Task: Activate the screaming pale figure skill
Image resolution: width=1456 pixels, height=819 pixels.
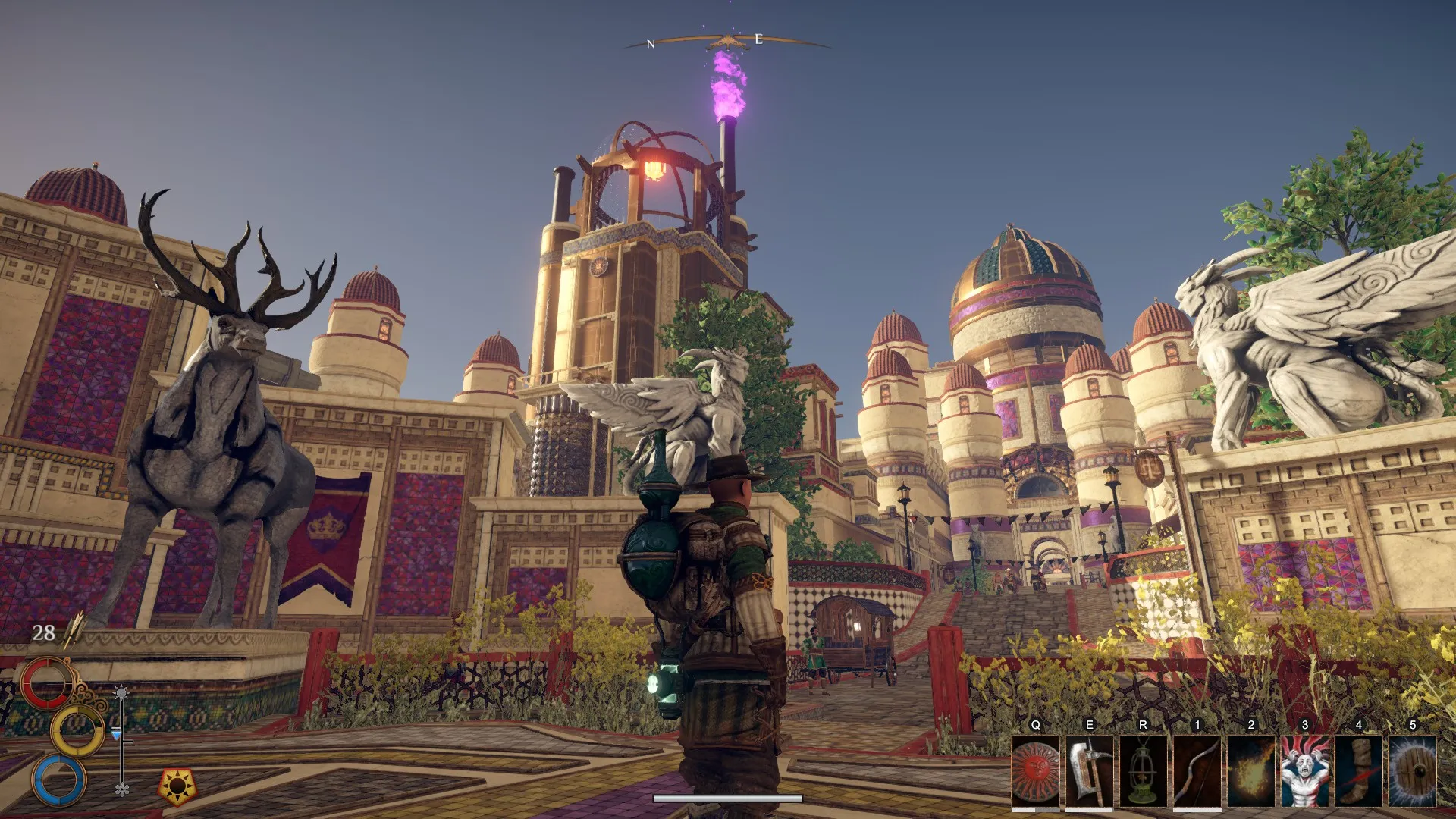Action: (x=1304, y=771)
